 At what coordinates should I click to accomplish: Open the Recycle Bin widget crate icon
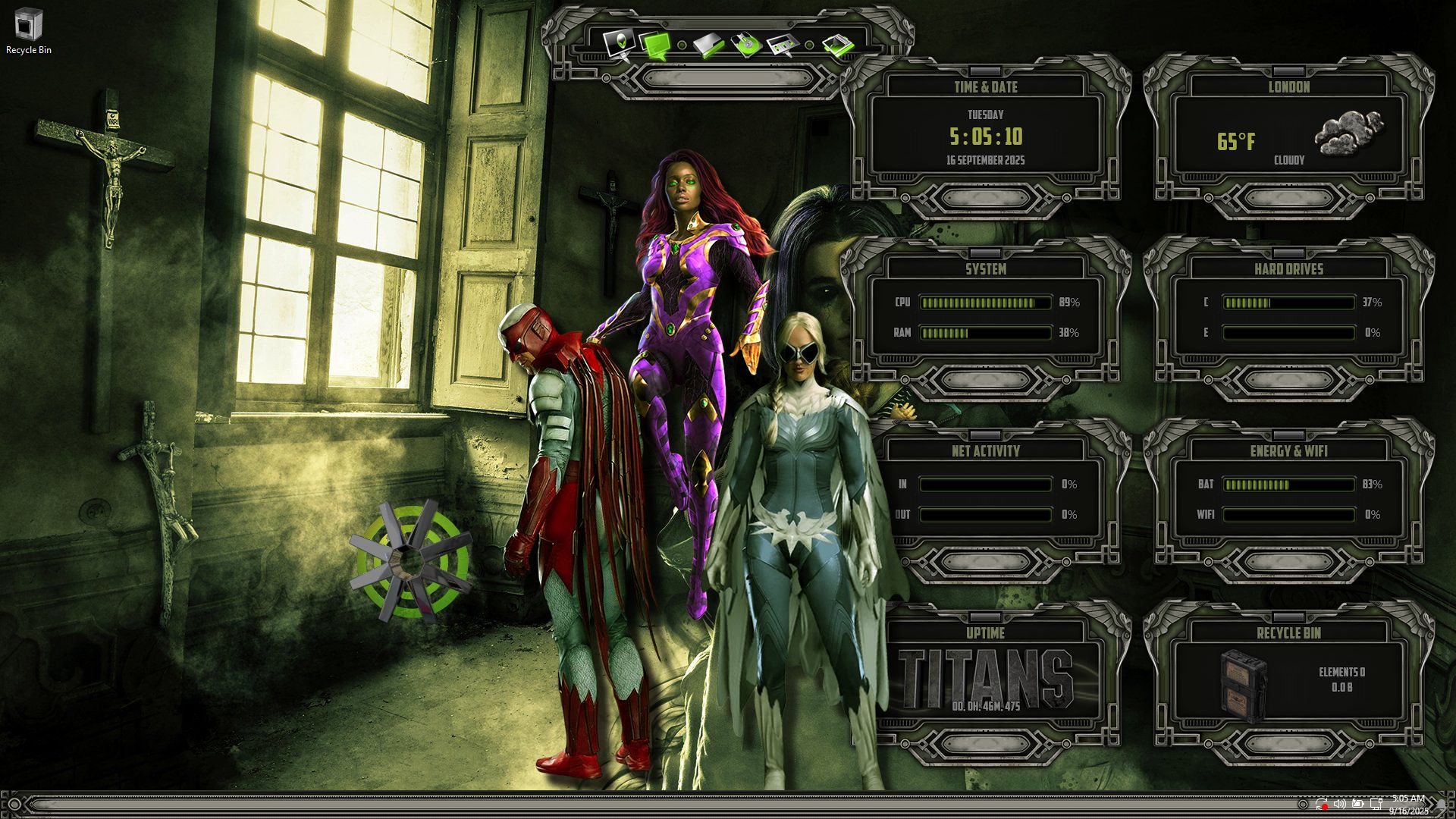click(x=1243, y=684)
